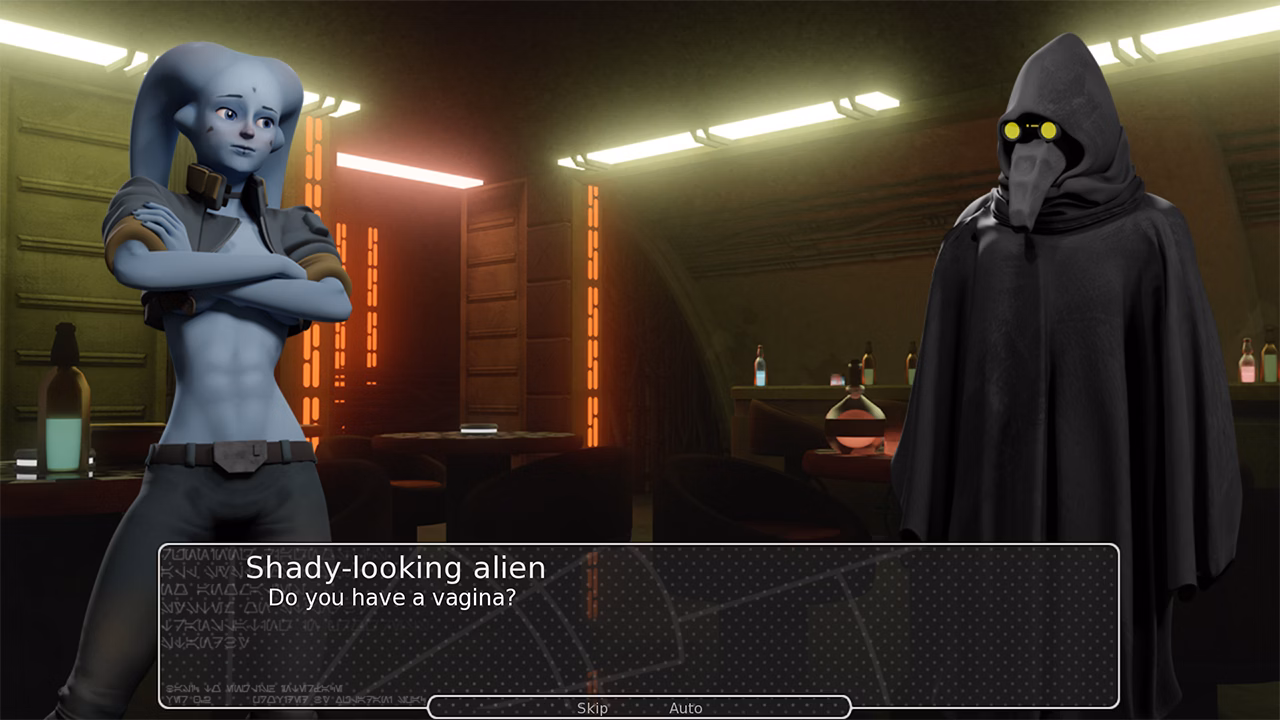The width and height of the screenshot is (1280, 720).
Task: Click the dialogue line 'Do you have a vagina?'
Action: click(x=393, y=596)
